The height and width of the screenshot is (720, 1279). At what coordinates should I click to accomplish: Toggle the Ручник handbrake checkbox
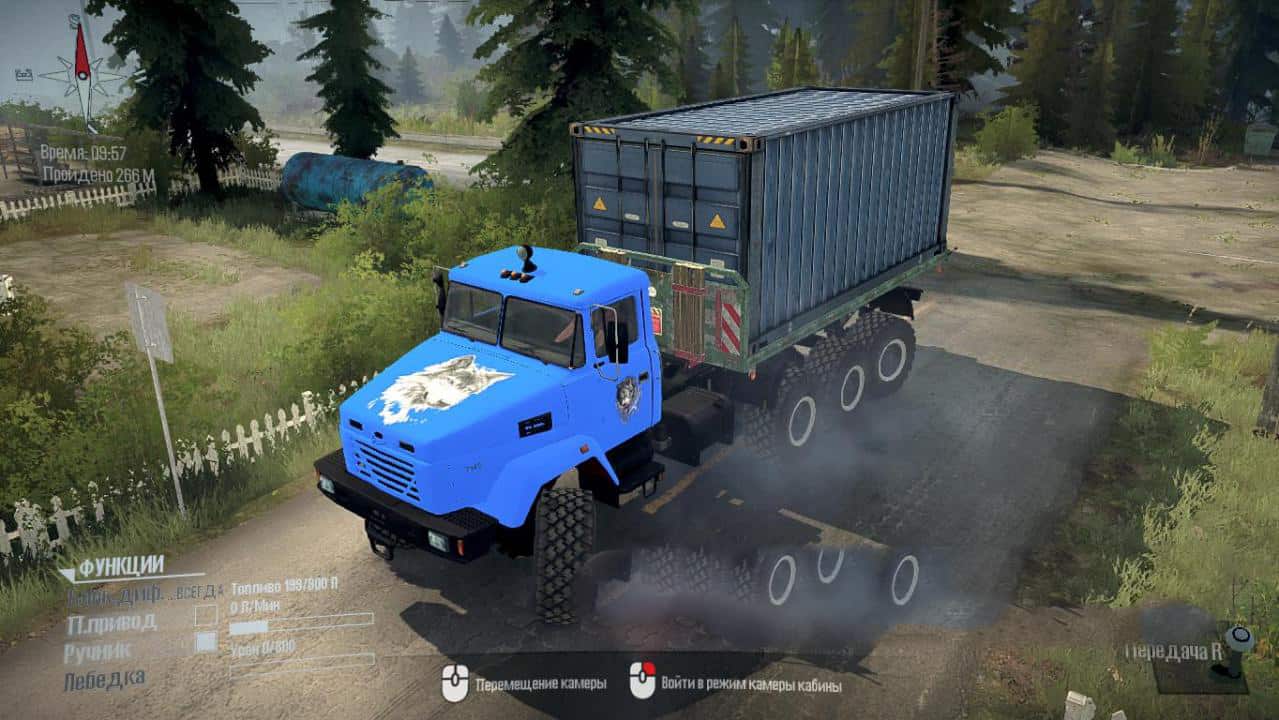tap(206, 643)
